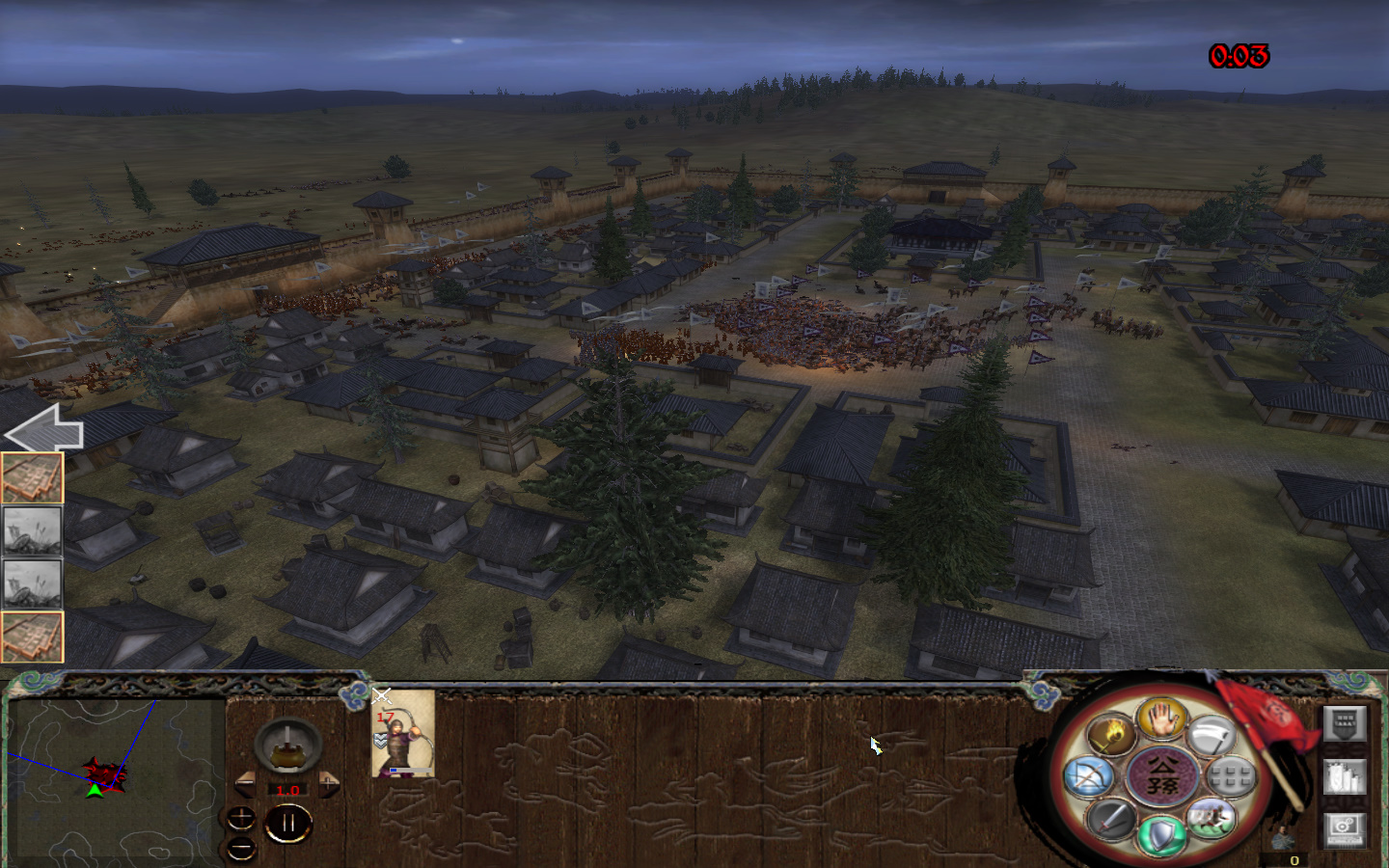Expand the selected unit's experience chevron badge
The image size is (1389, 868).
click(x=379, y=740)
